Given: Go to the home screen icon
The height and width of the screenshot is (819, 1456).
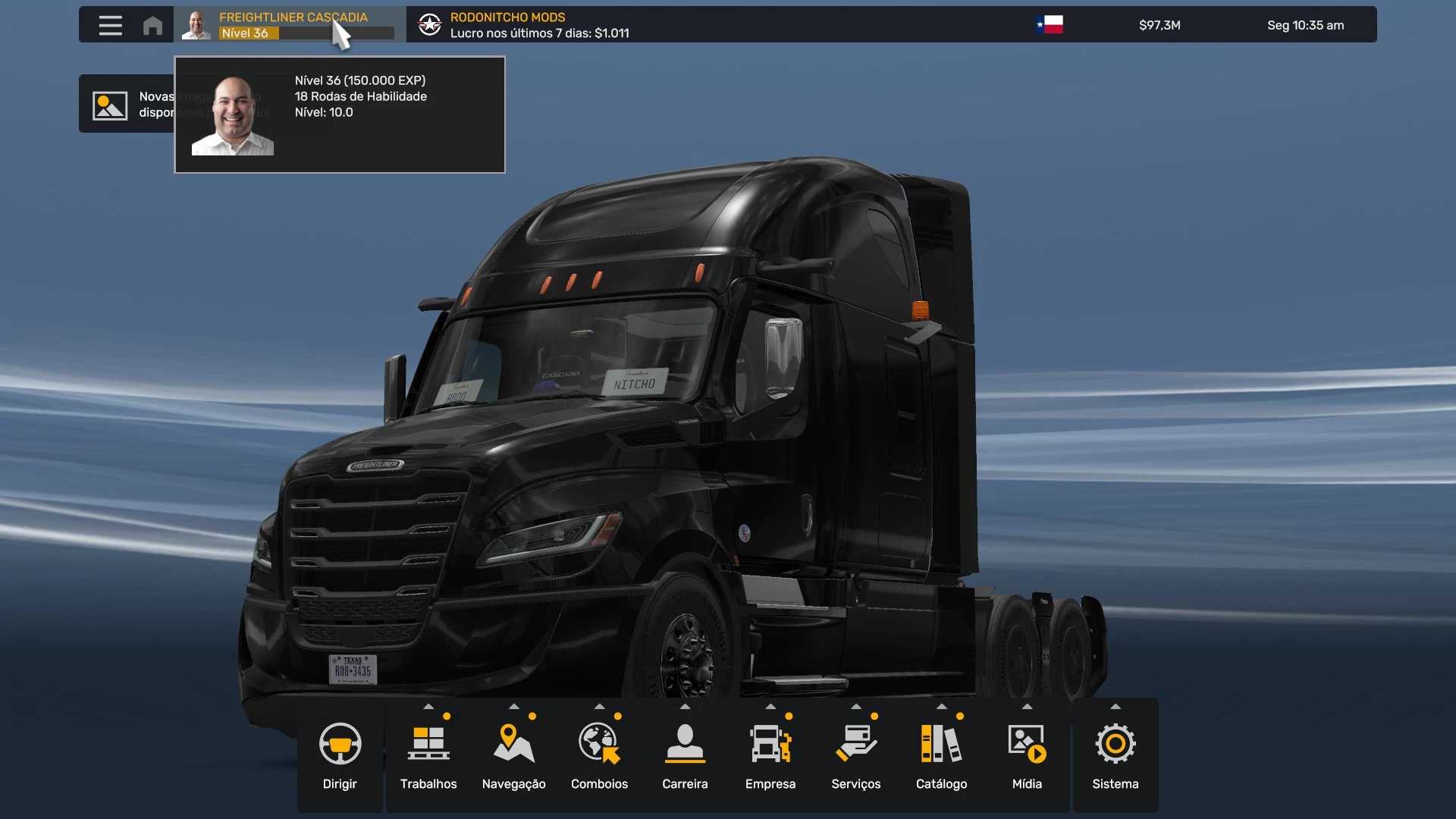Looking at the screenshot, I should click(152, 25).
